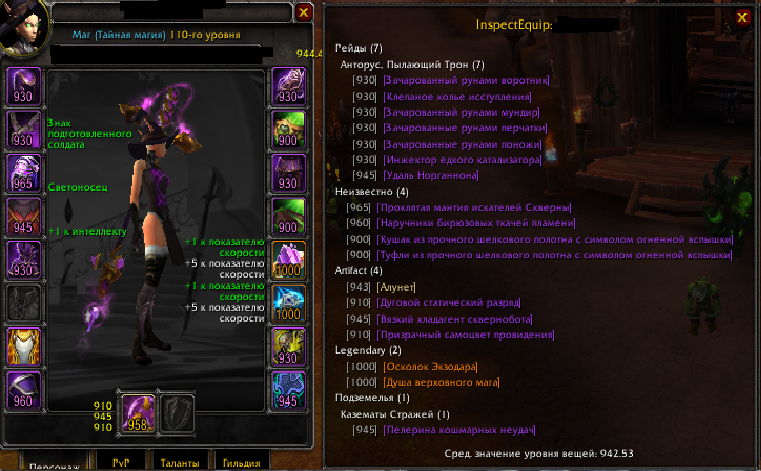This screenshot has width=761, height=471.
Task: Click the Наручники бирюзовых ткачей пламени link
Action: click(475, 223)
